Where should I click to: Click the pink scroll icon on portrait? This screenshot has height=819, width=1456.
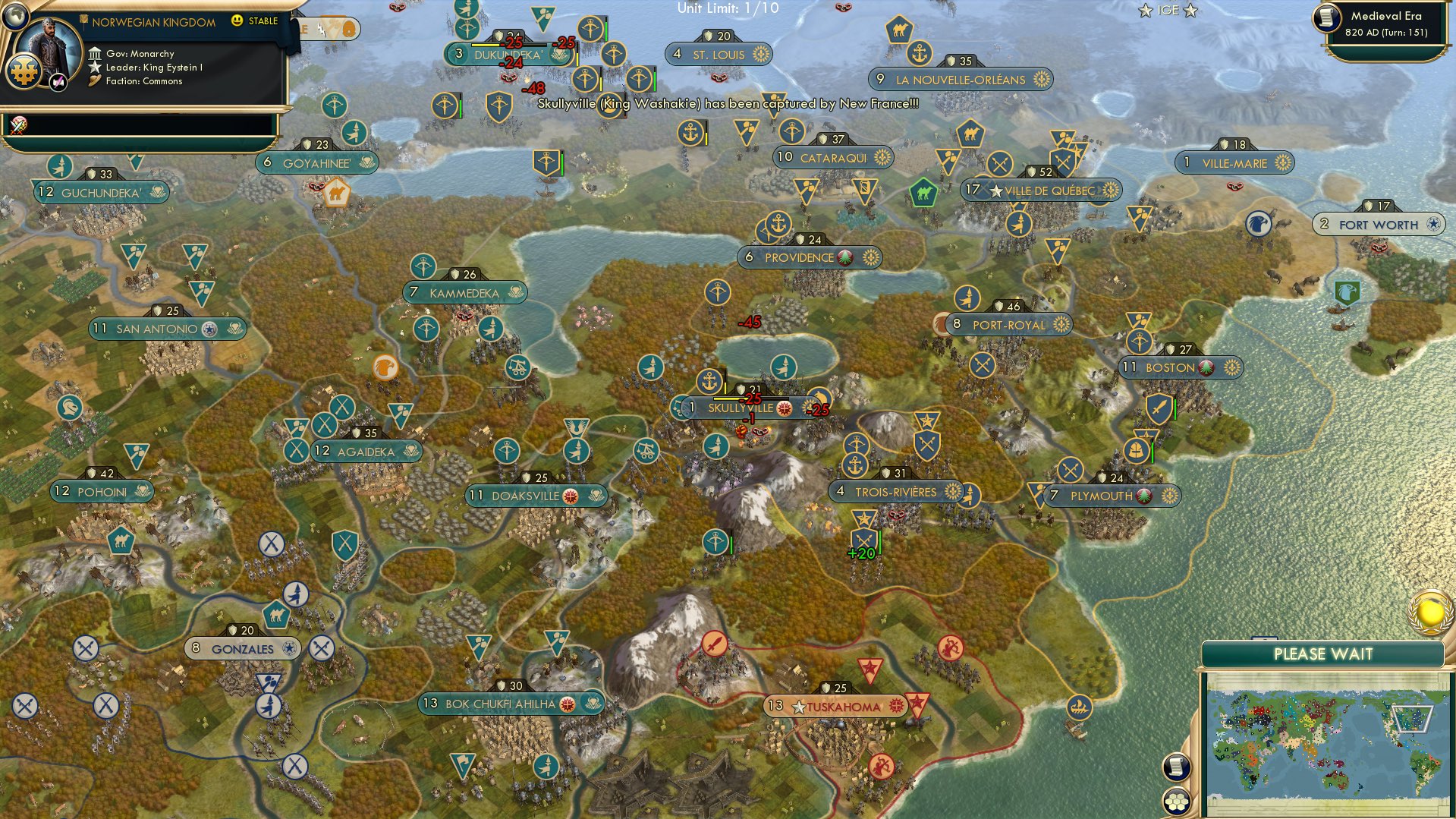point(58,82)
